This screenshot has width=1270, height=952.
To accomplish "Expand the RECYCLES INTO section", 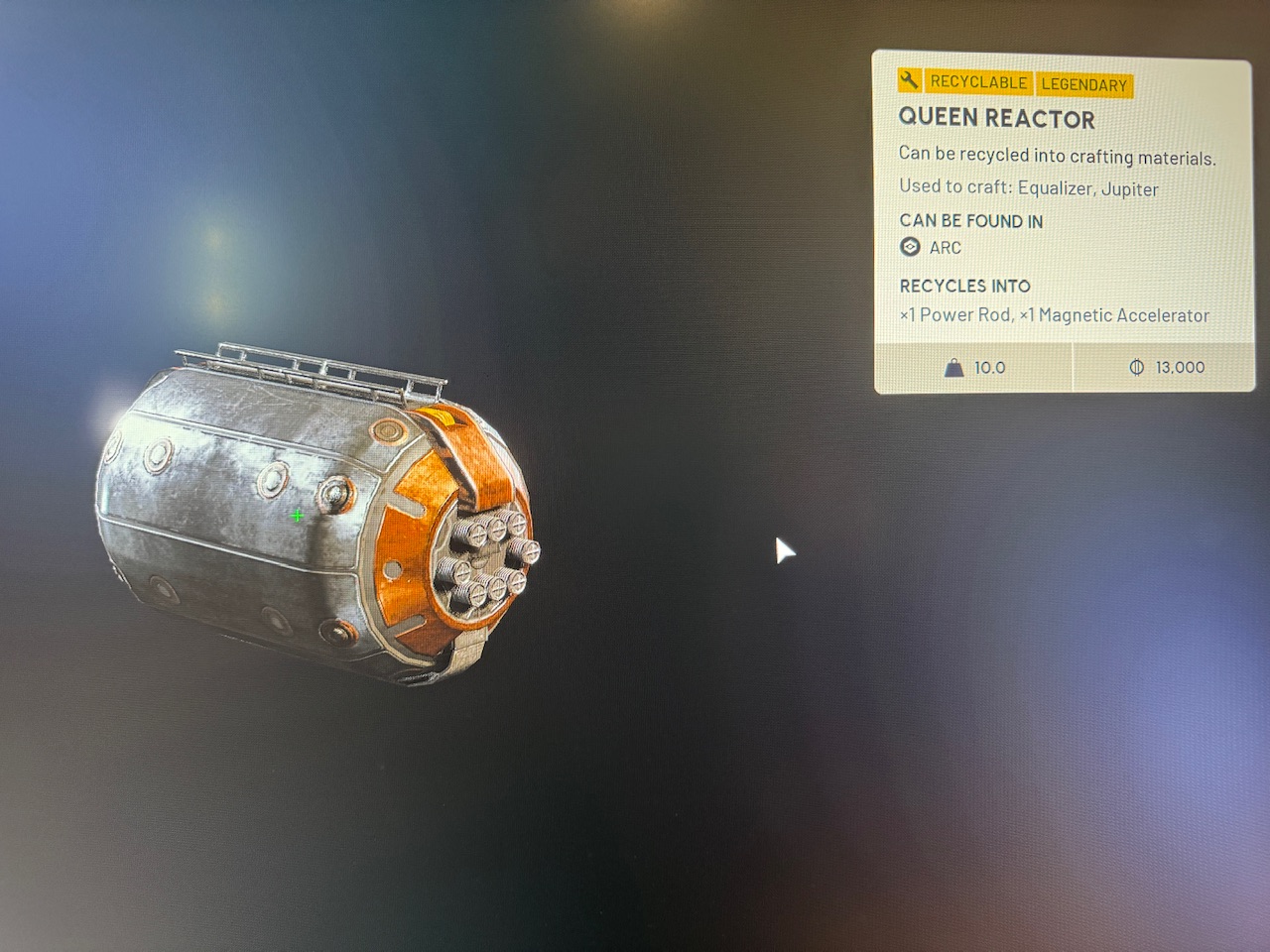I will coord(963,286).
